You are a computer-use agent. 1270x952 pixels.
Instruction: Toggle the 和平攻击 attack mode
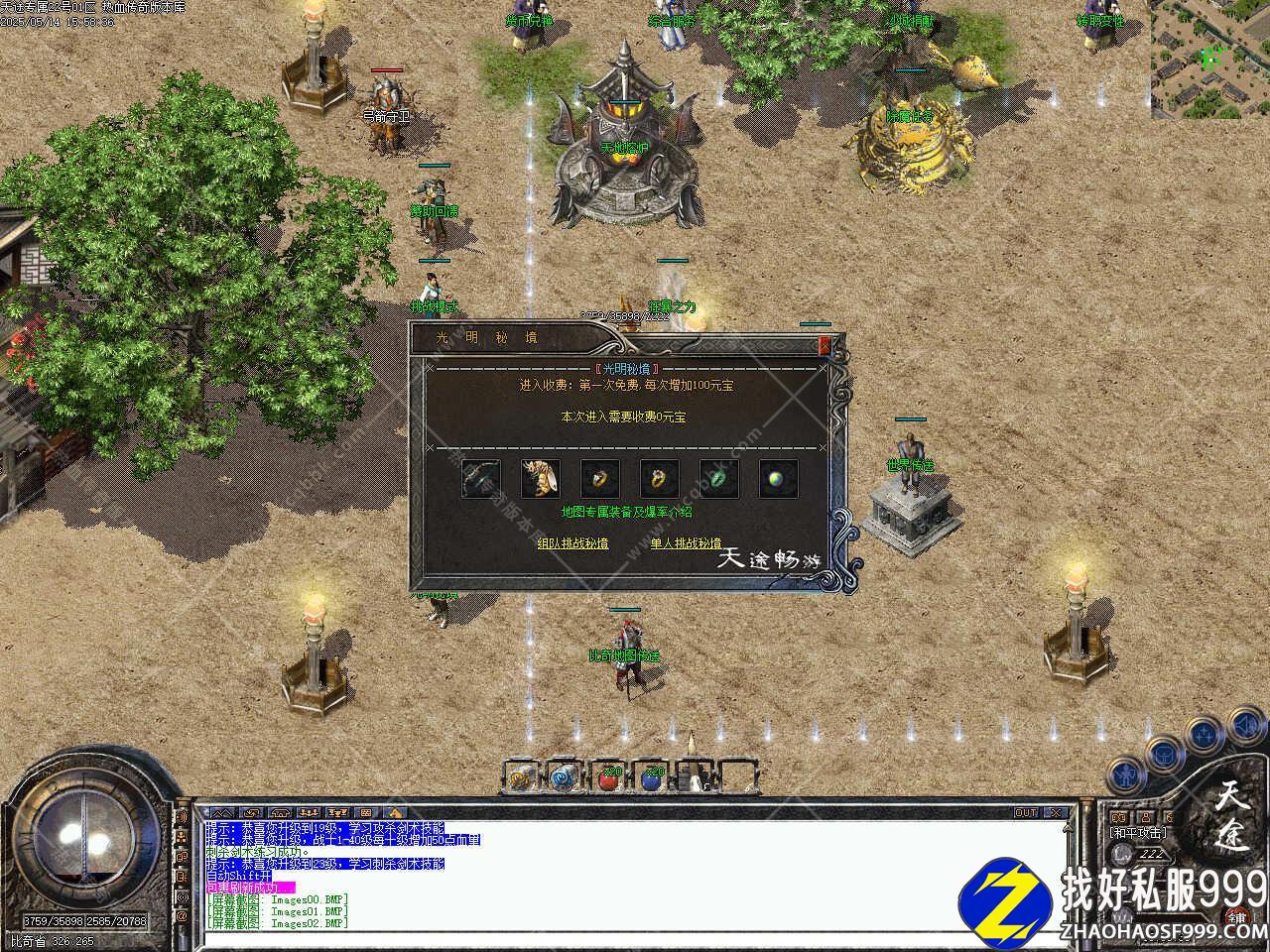[1138, 833]
